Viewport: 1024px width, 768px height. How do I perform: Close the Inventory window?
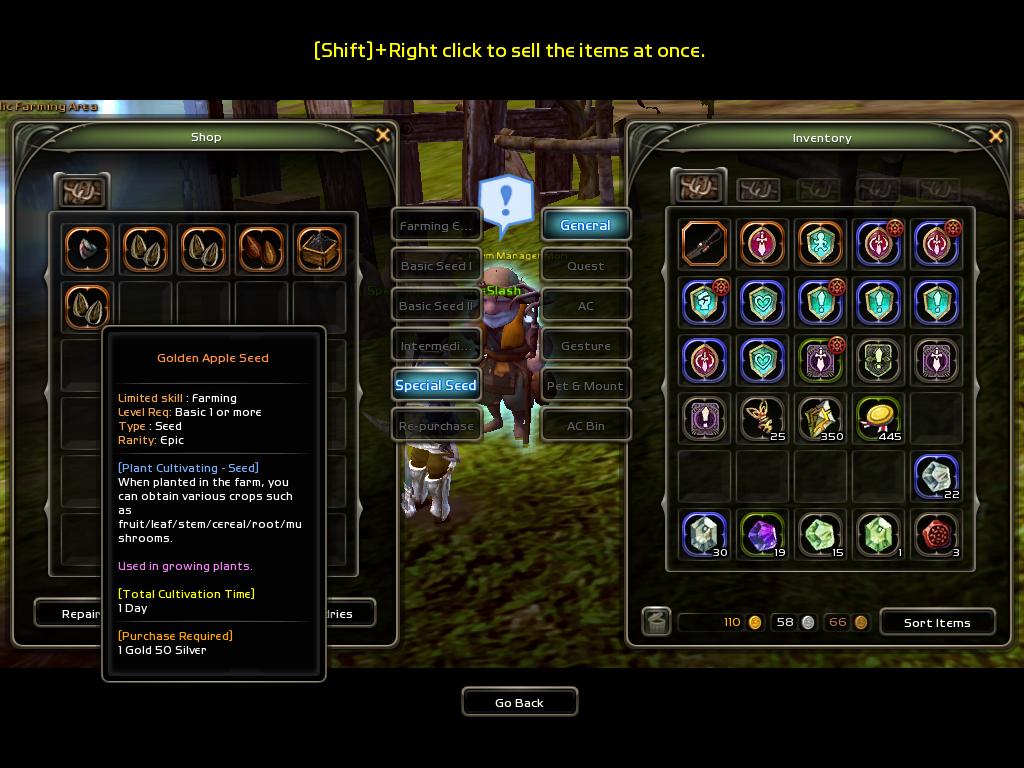[995, 137]
